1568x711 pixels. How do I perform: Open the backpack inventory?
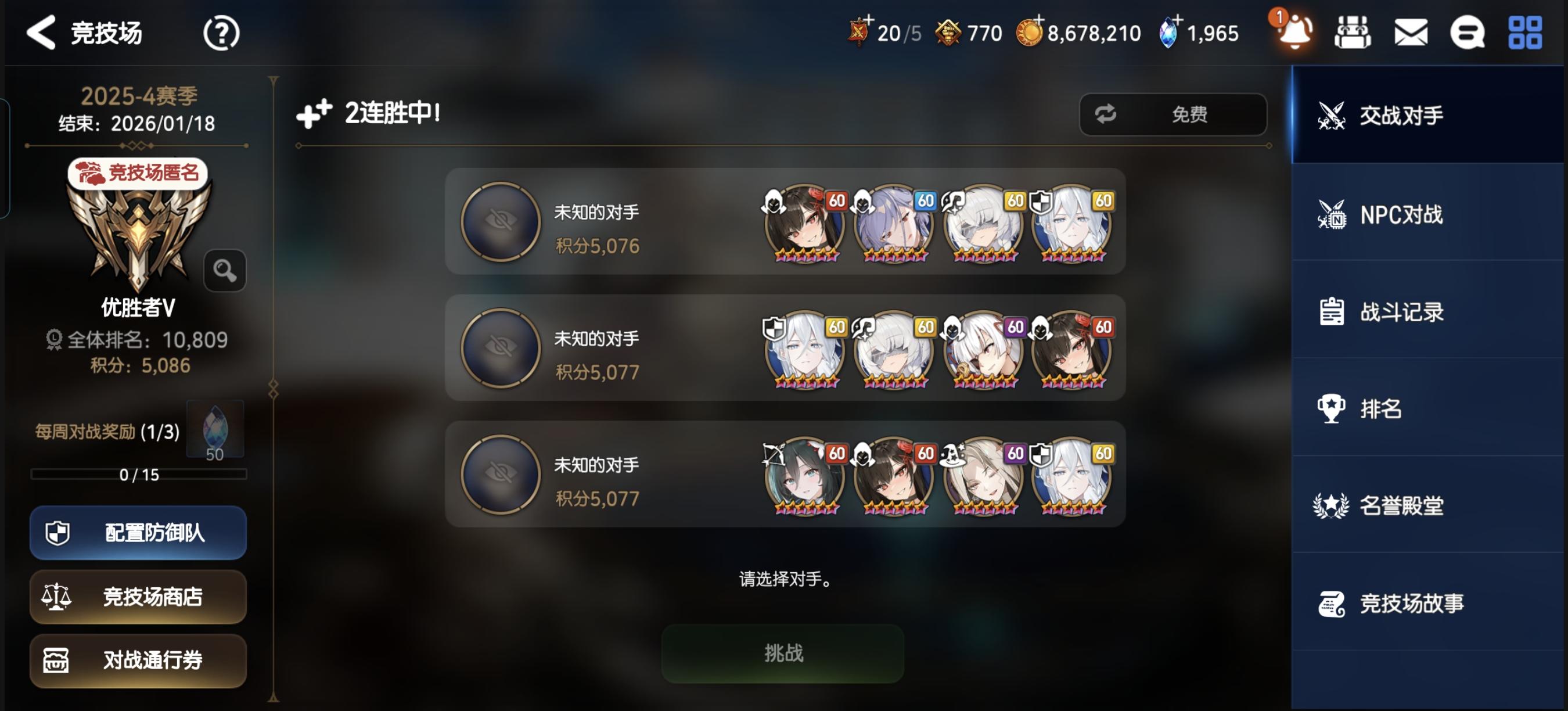coord(1351,31)
